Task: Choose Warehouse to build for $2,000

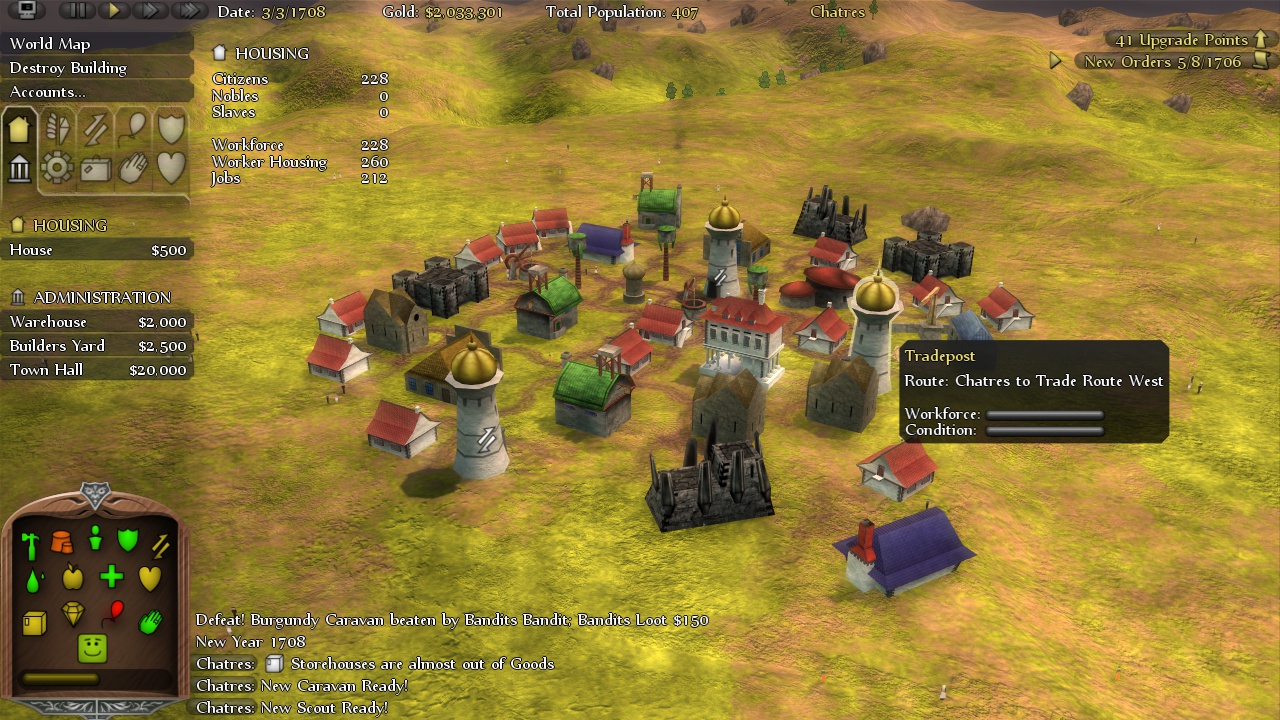Action: click(x=97, y=322)
